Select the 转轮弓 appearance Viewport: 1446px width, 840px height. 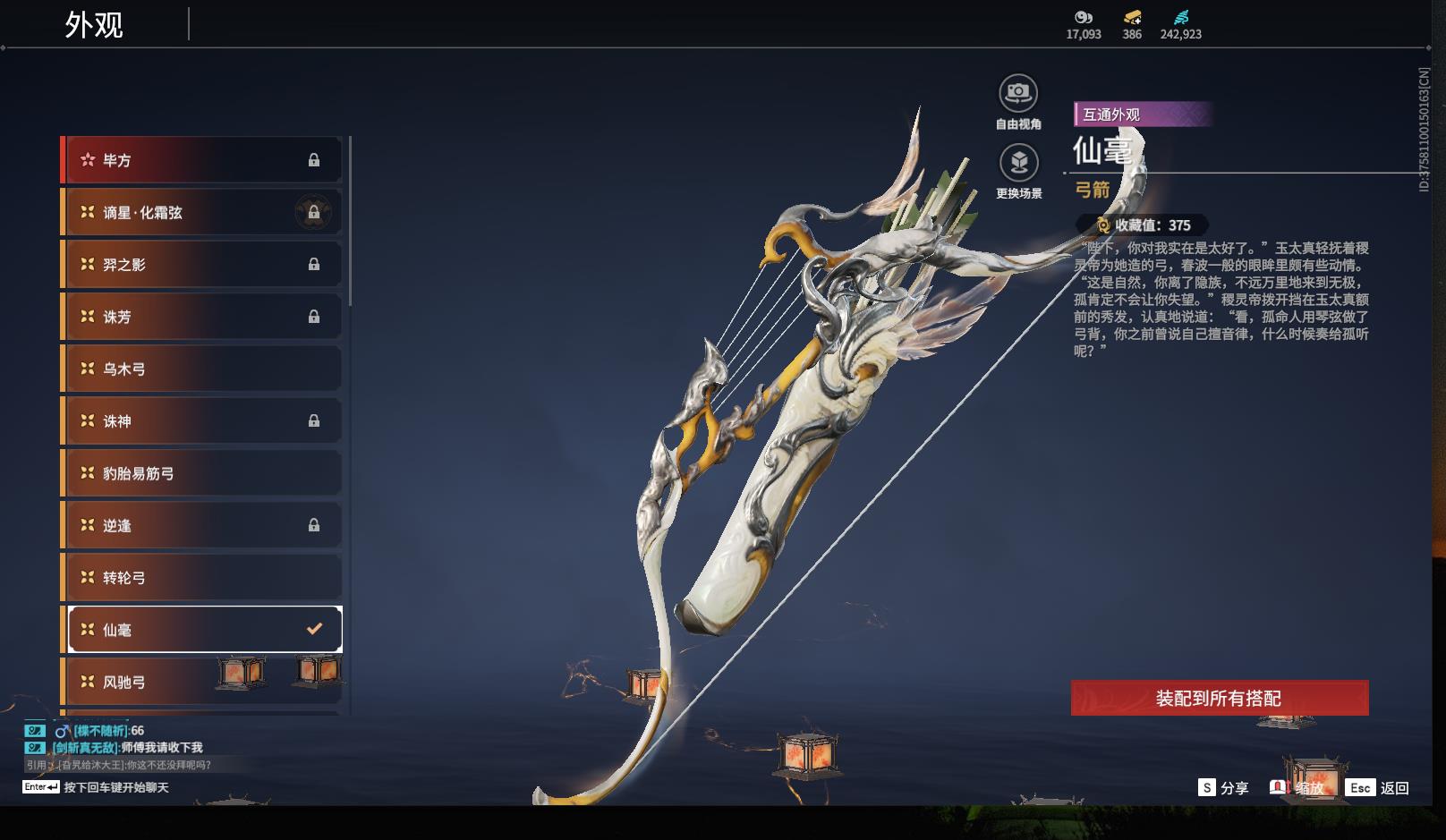[202, 578]
